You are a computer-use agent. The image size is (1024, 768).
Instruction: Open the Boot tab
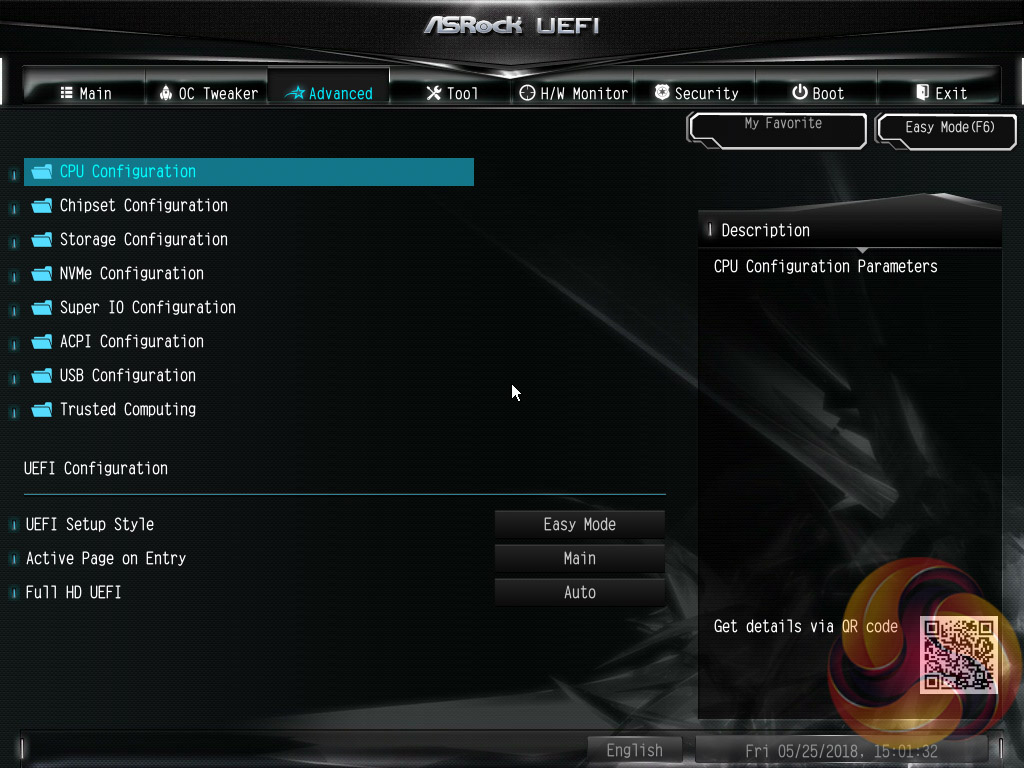click(818, 93)
